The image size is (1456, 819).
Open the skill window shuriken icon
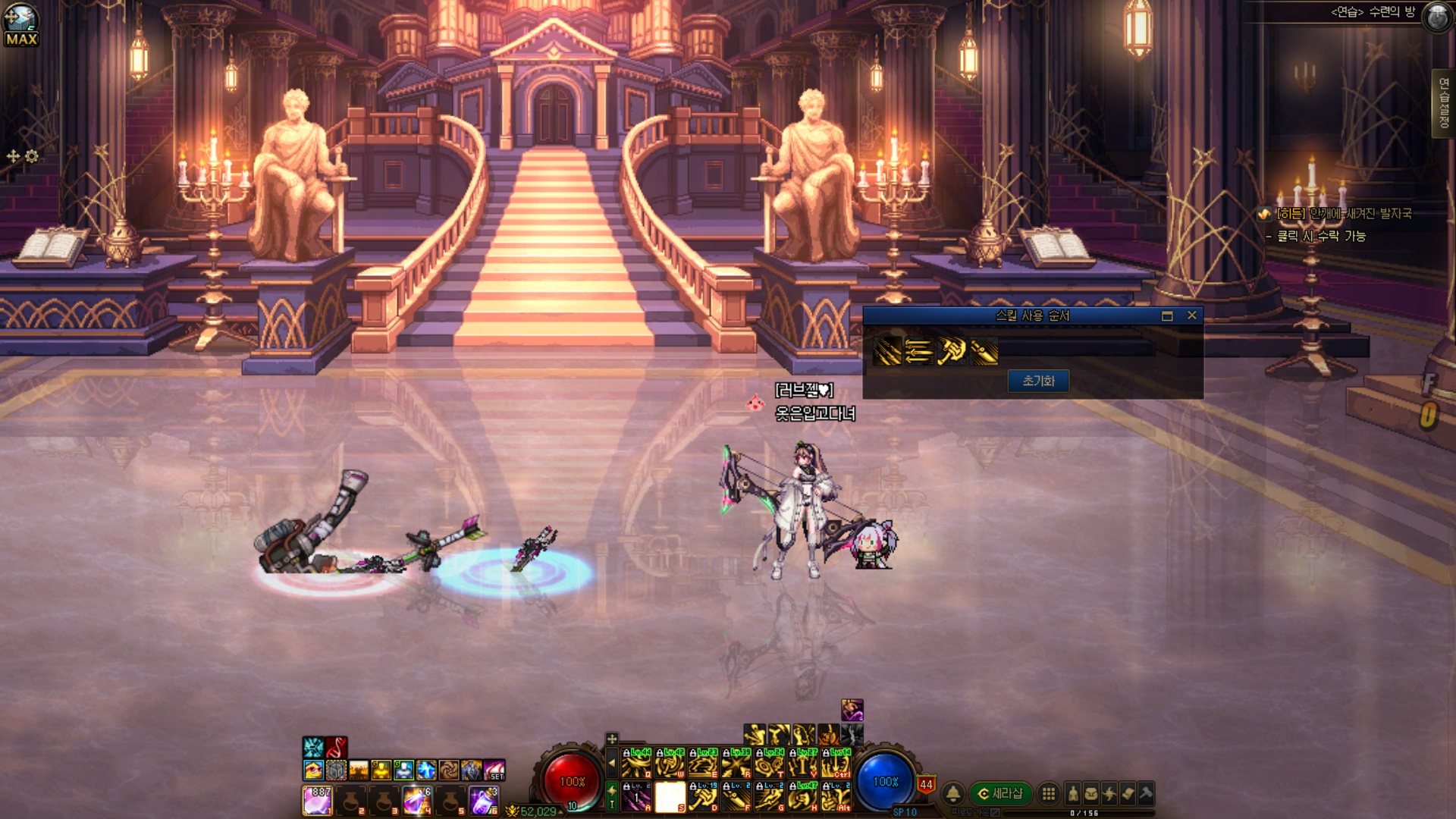1109,793
